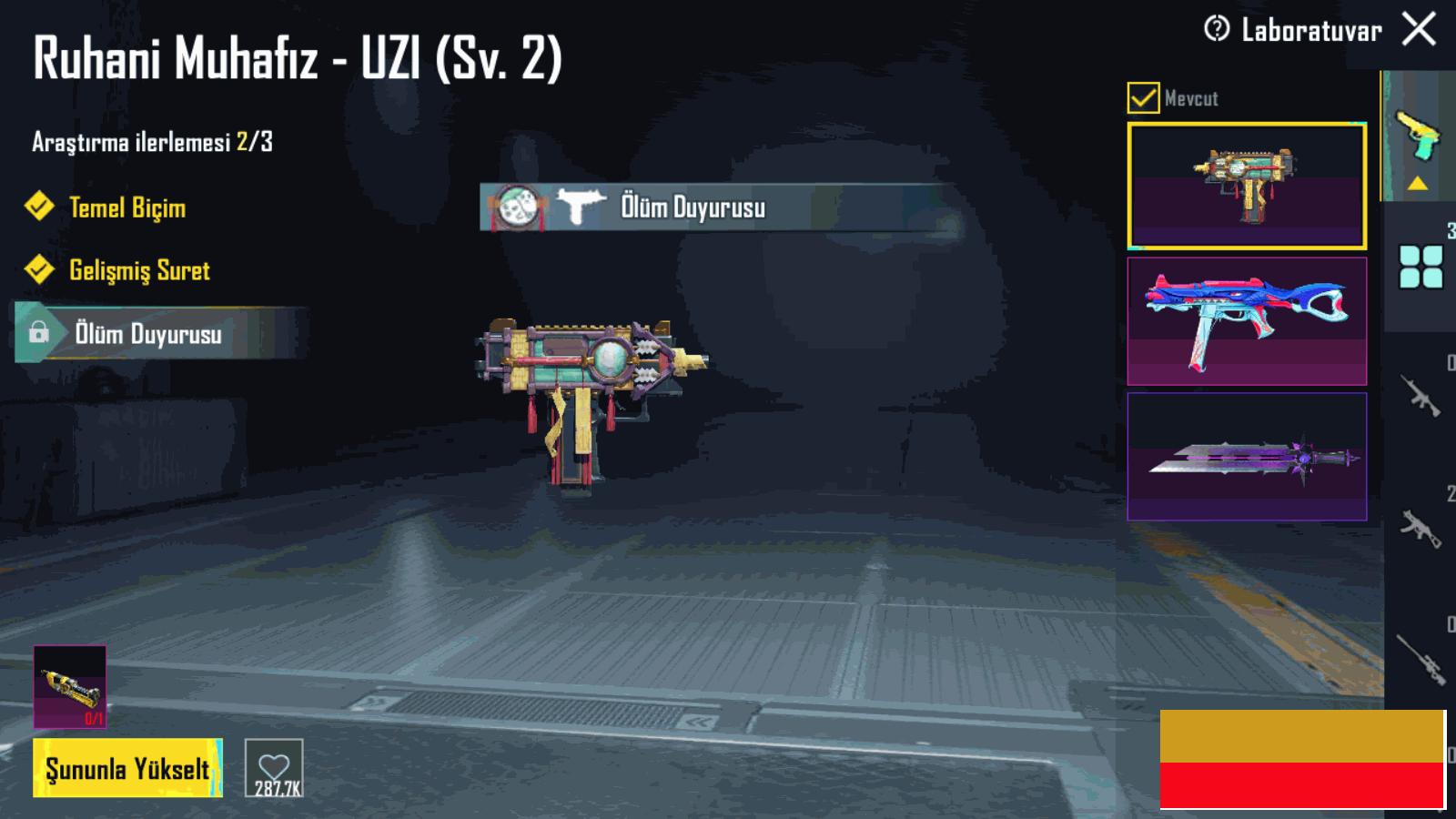Screen dimensions: 1456x819
Task: Select the Gelişmiş Suret upgrade stage
Action: click(x=139, y=270)
